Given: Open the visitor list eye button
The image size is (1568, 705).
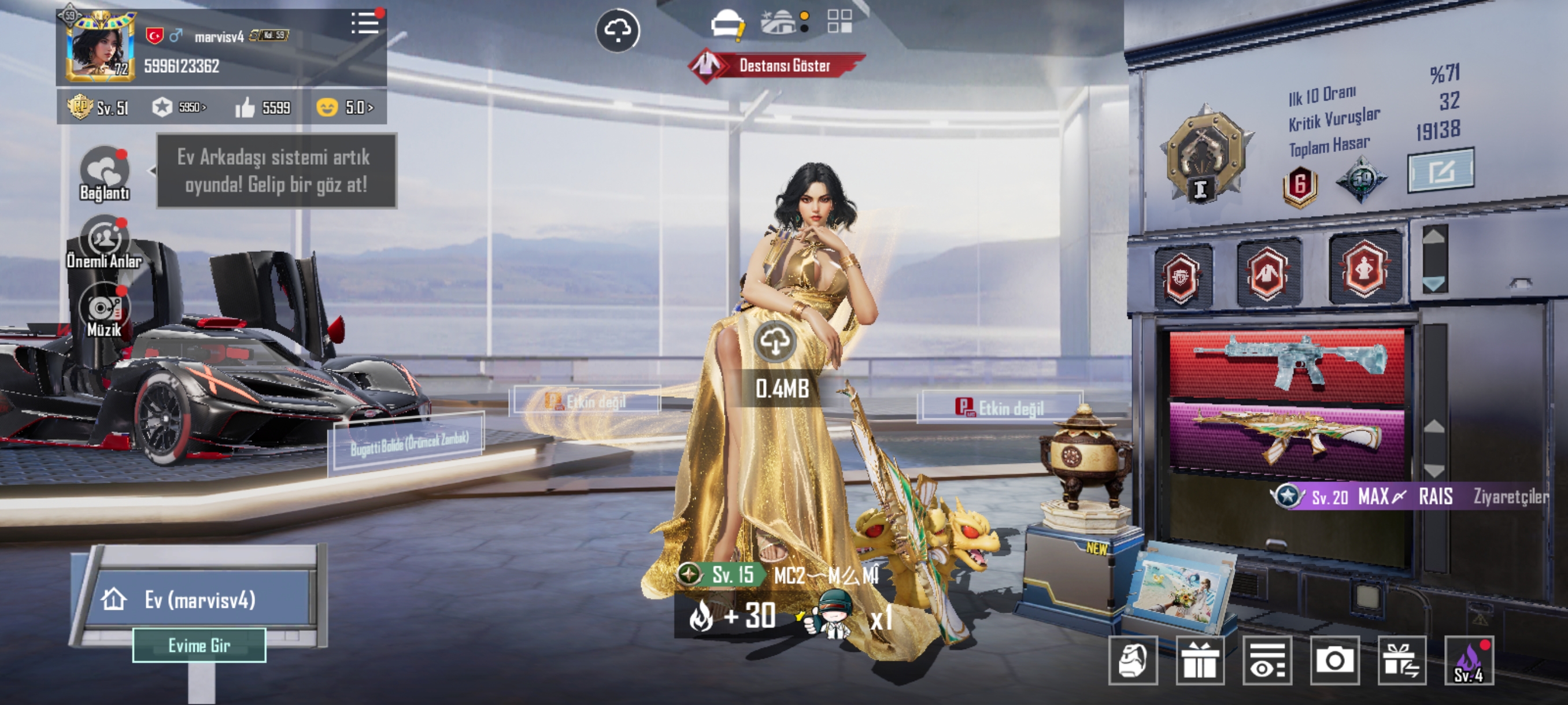Looking at the screenshot, I should (1267, 661).
